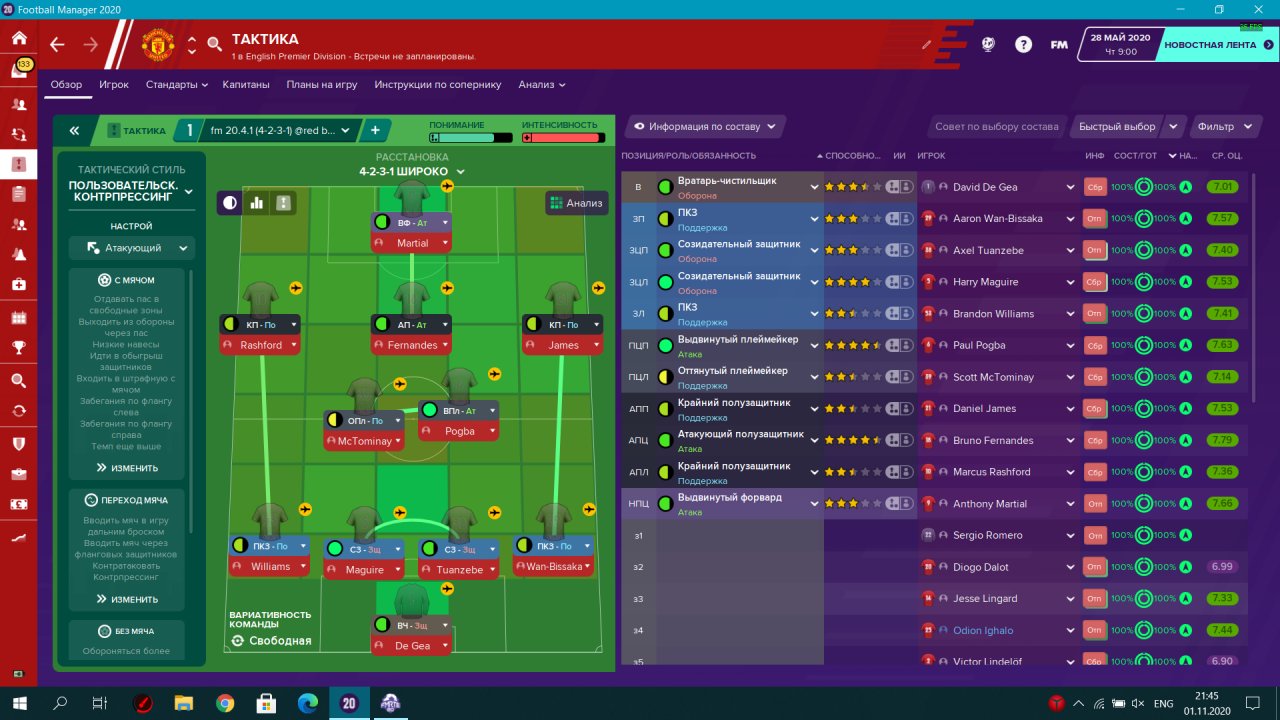Switch to the Игрок tab
Screen dimensions: 1280x720
114,85
